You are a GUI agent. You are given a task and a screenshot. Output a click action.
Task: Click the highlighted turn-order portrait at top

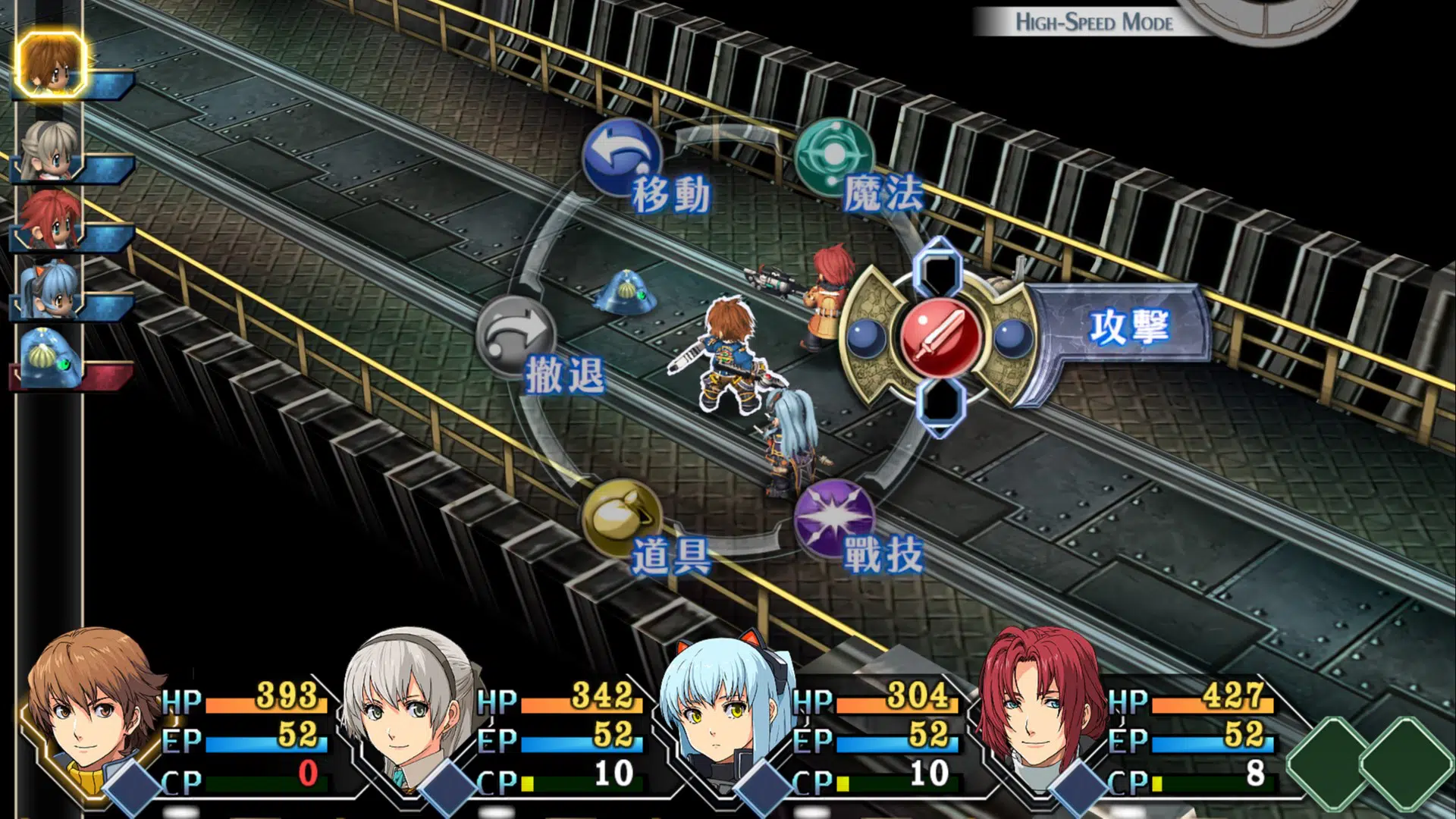tap(50, 65)
